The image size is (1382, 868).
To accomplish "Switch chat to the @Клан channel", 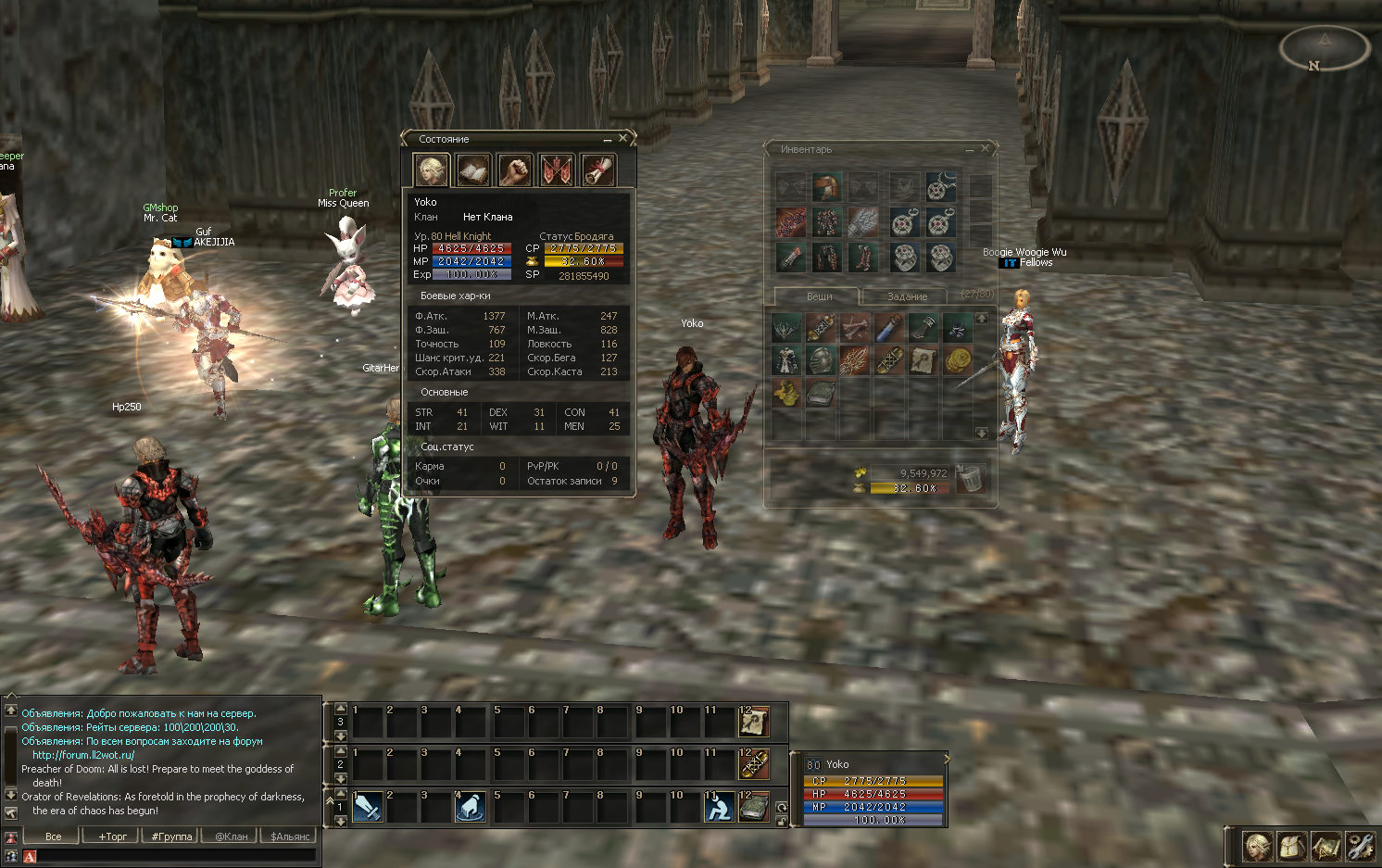I will click(x=232, y=837).
